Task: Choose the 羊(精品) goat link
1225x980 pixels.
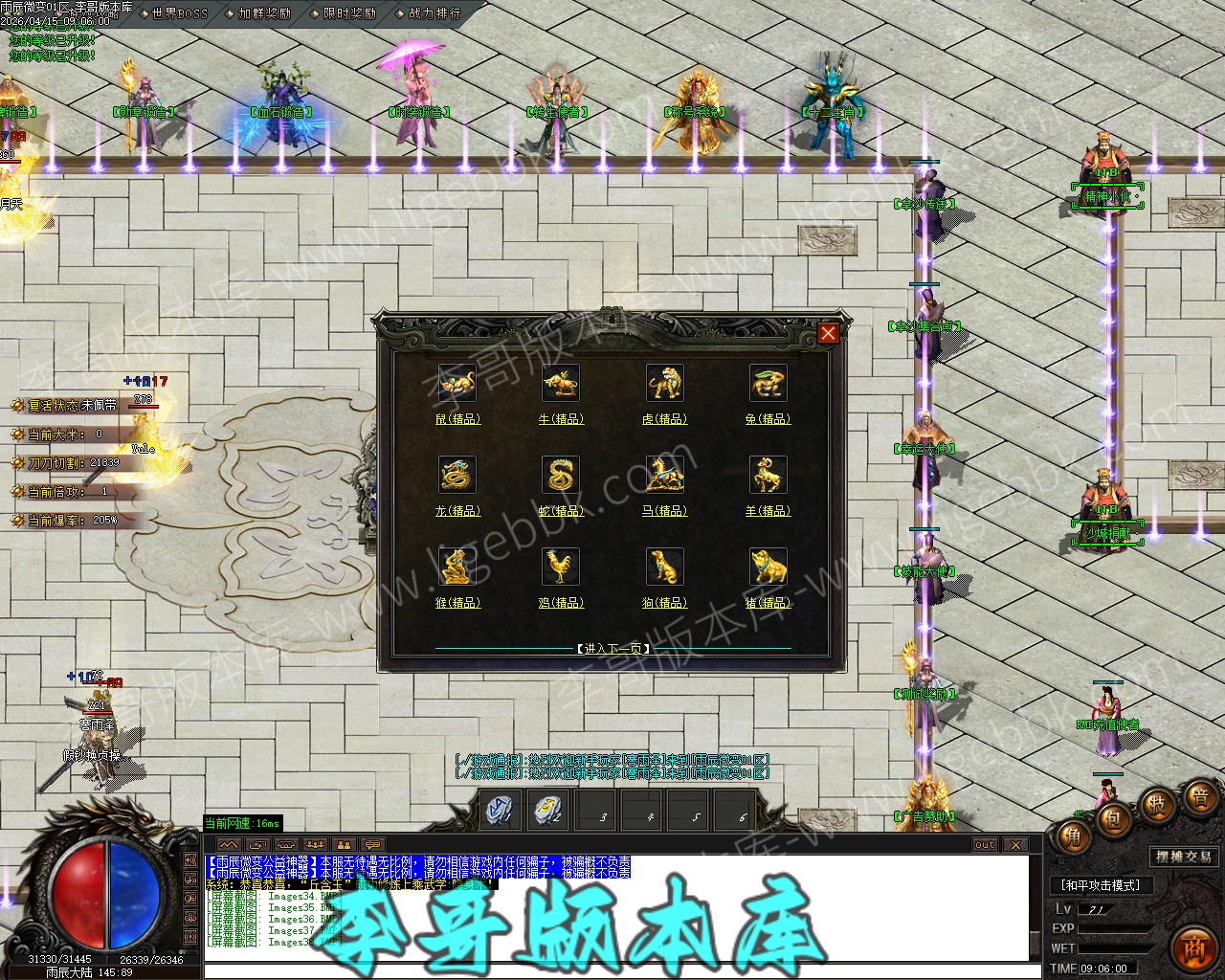Action: 768,511
